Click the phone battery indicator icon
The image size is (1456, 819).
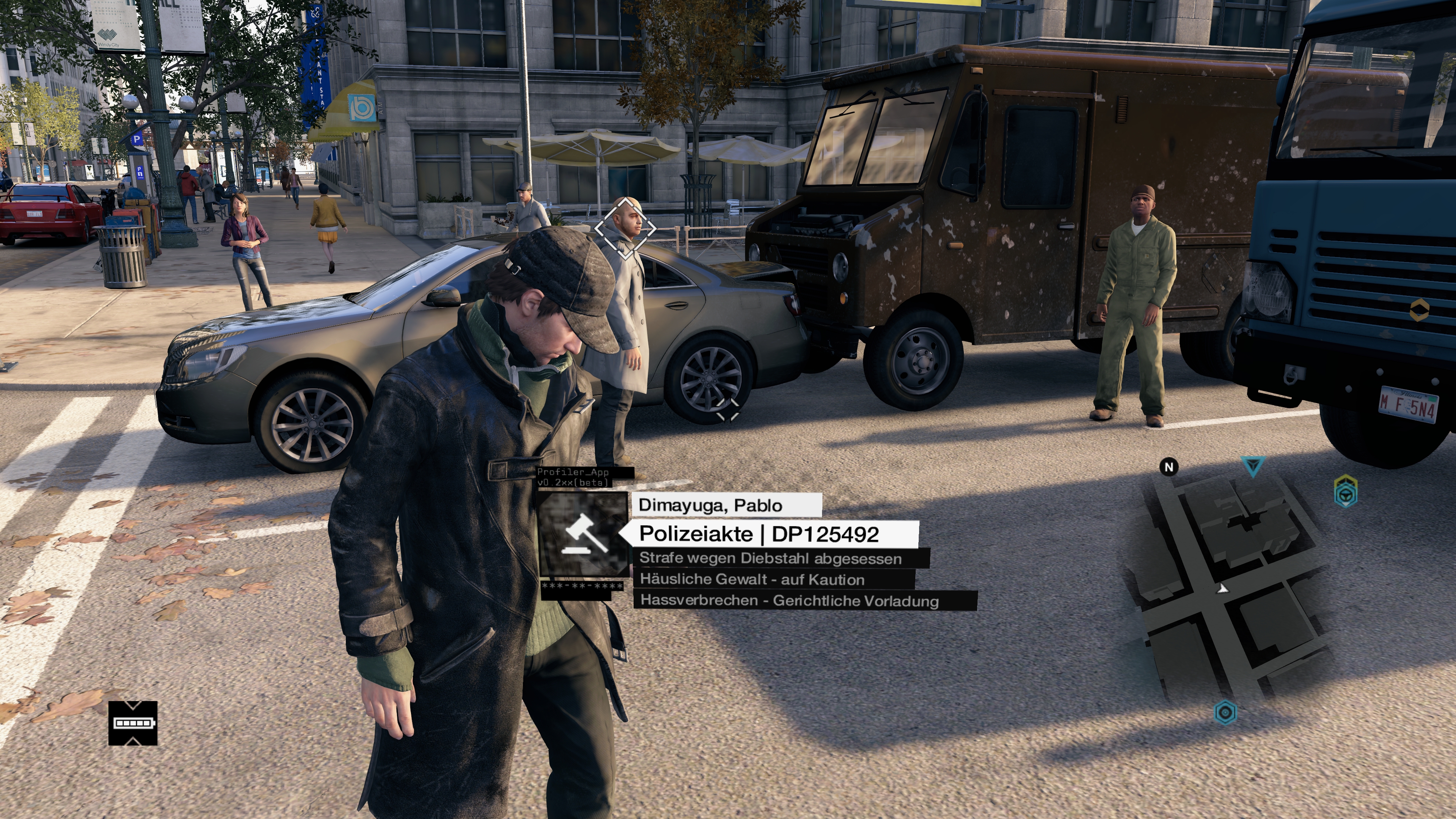pos(133,723)
